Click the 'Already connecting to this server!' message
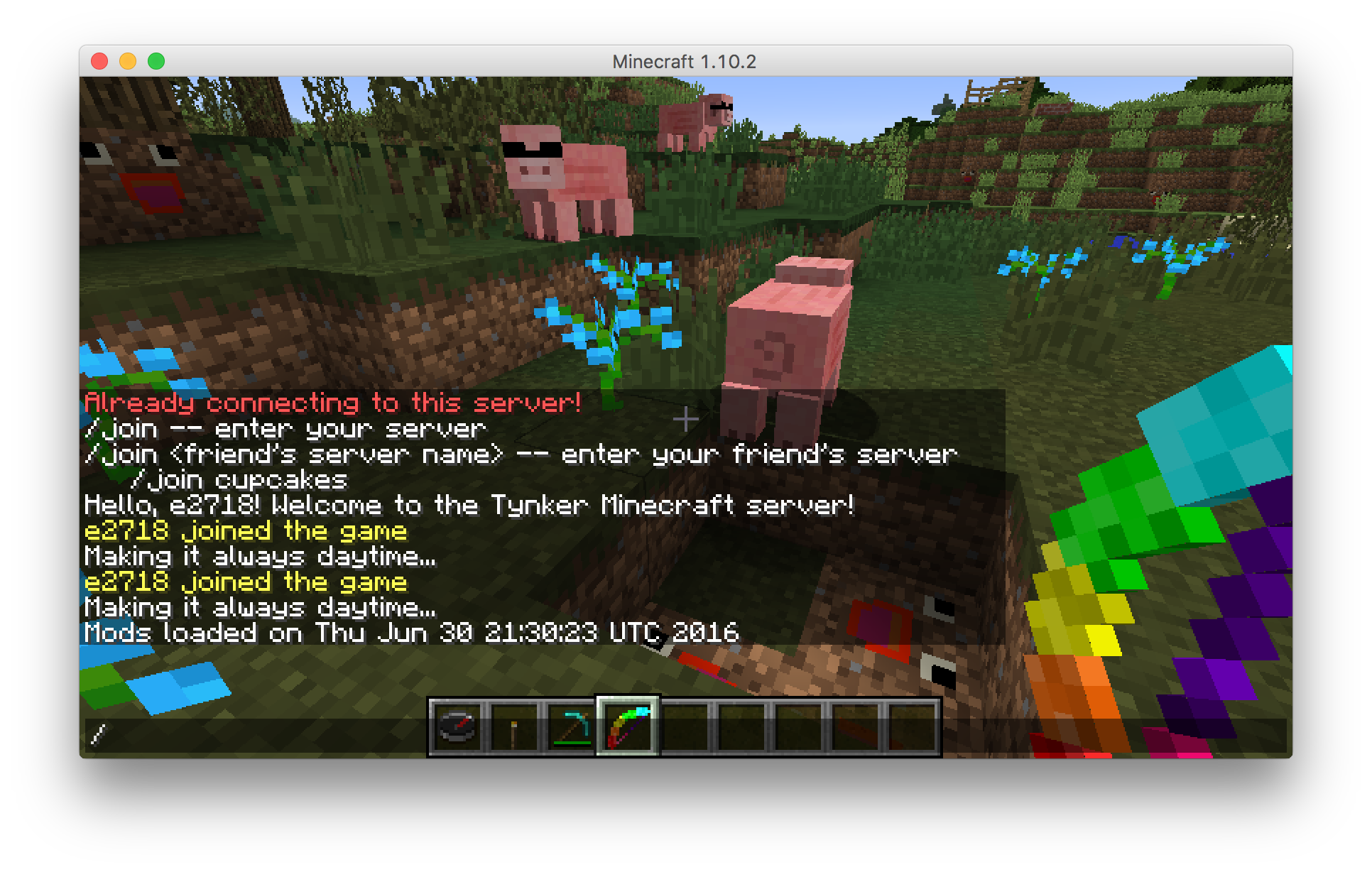 (x=332, y=402)
